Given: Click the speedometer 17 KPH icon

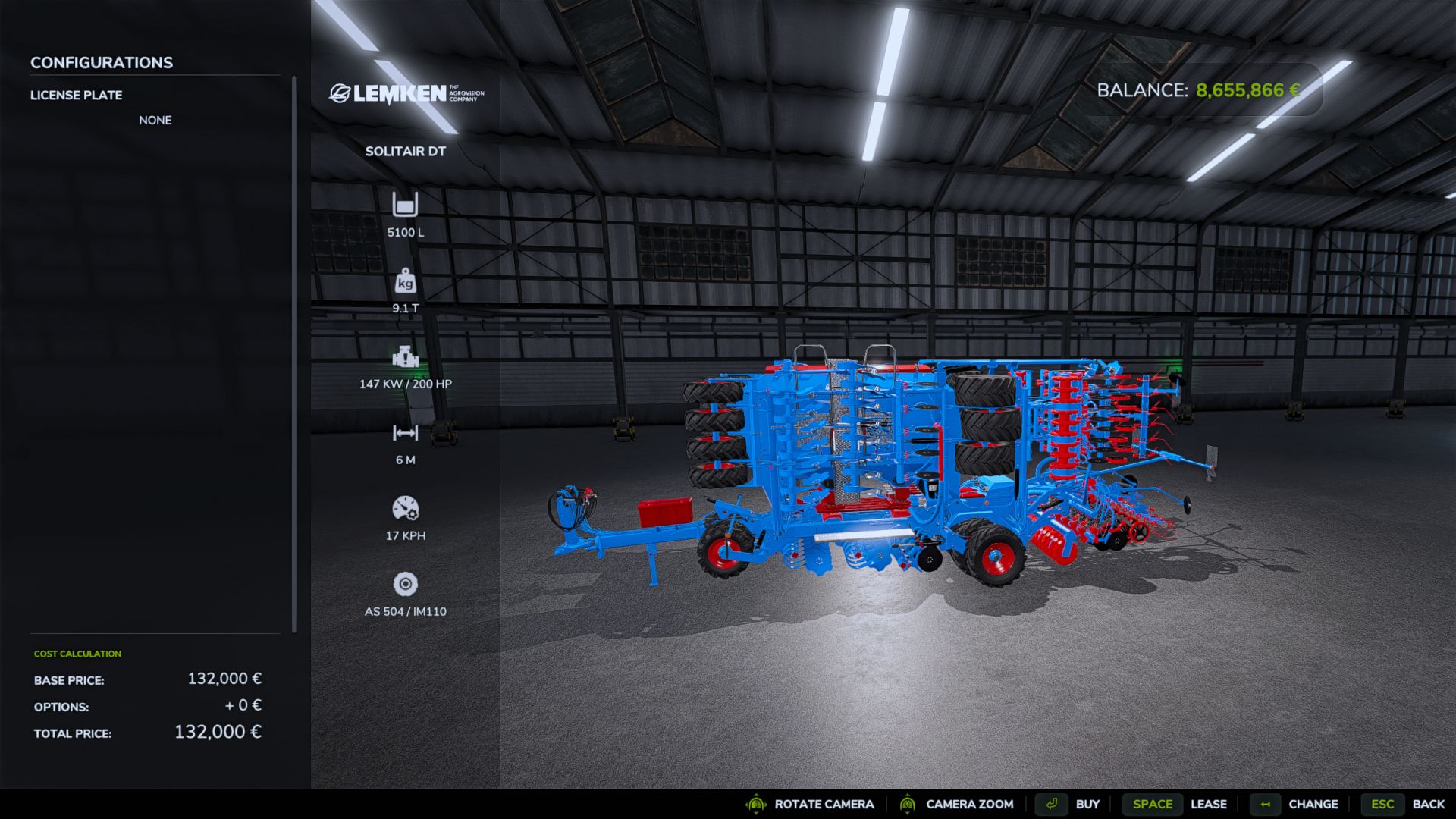Looking at the screenshot, I should coord(406,510).
